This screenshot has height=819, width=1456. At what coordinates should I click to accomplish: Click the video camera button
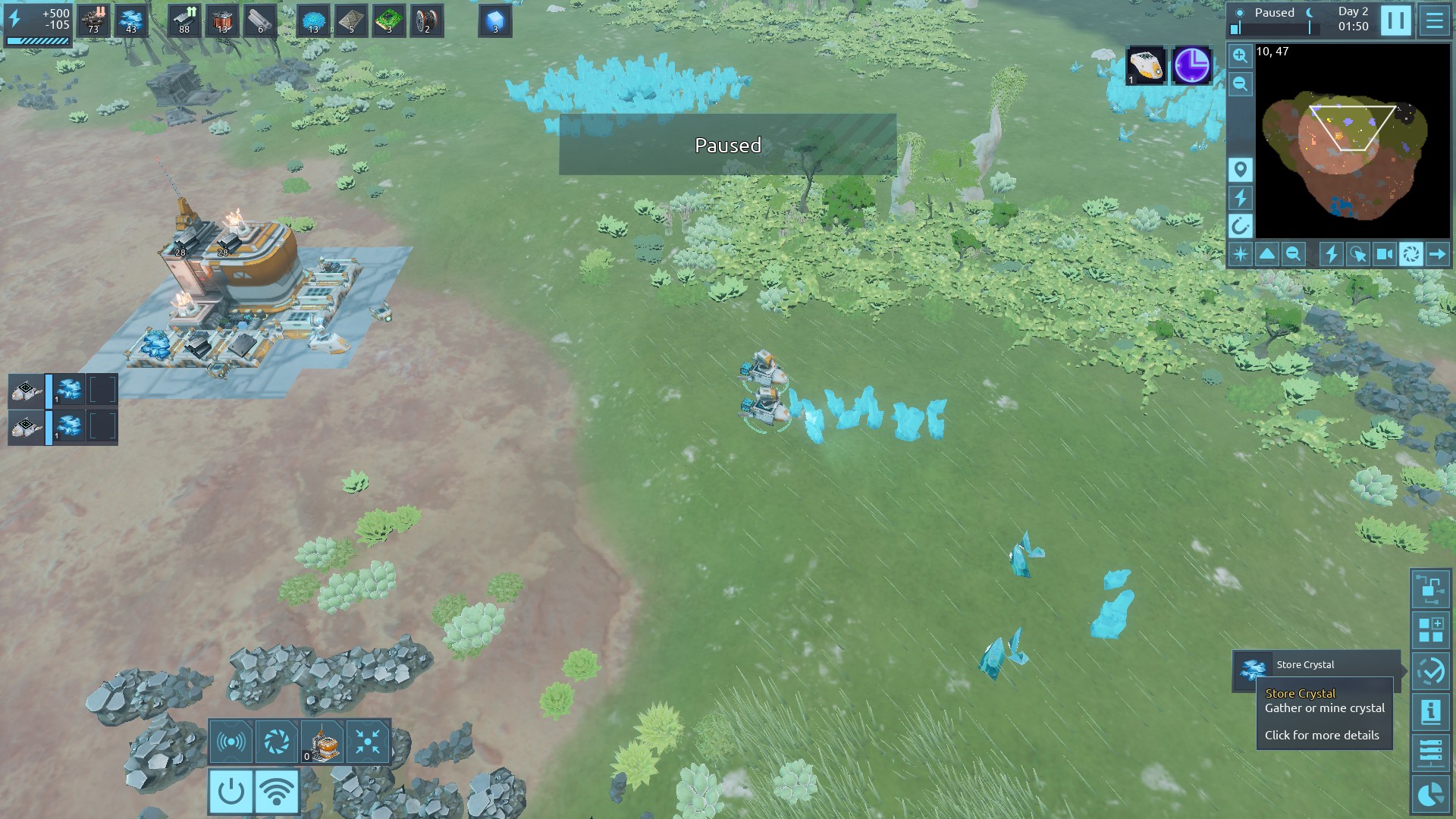[x=1384, y=255]
